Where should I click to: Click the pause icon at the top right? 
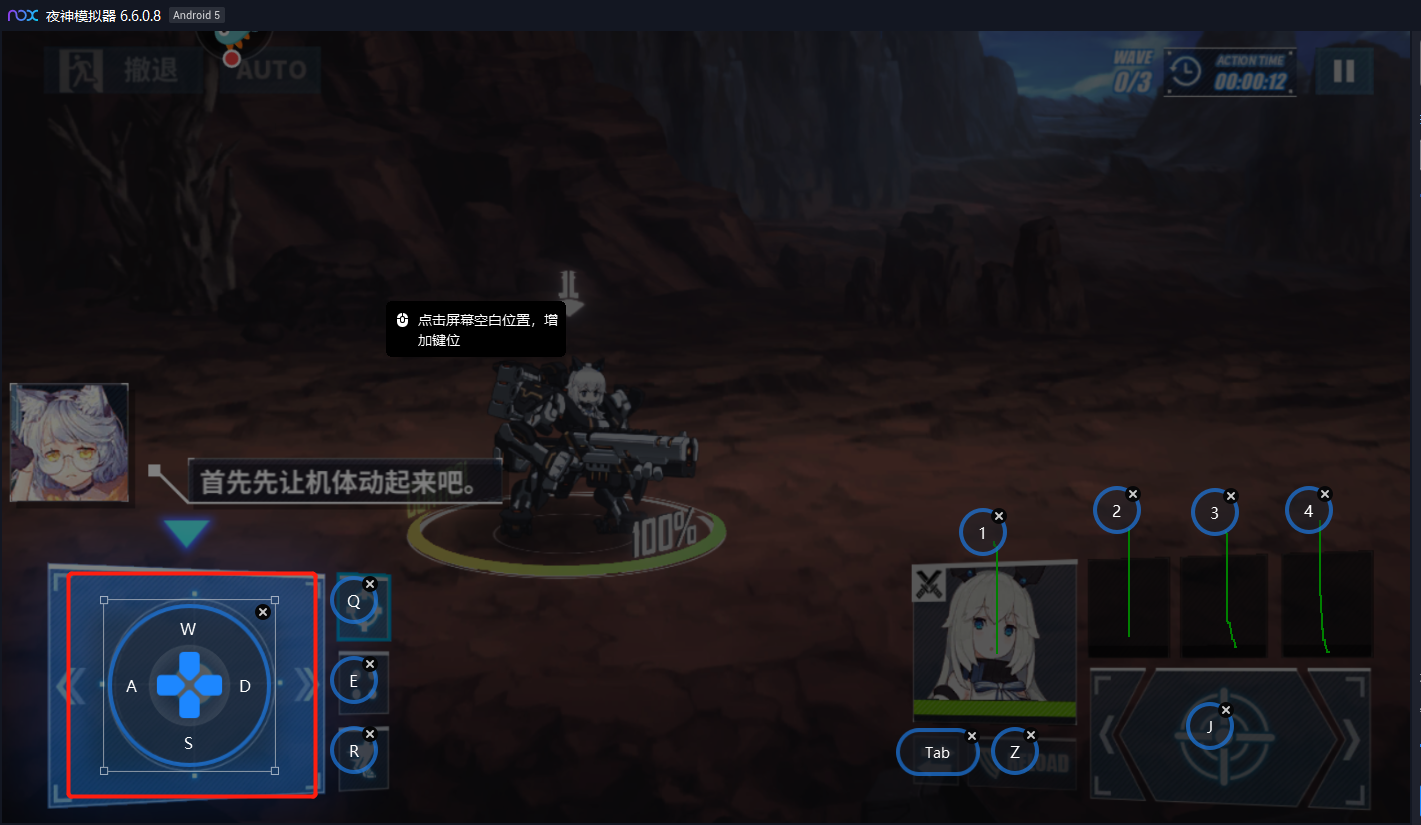point(1345,71)
